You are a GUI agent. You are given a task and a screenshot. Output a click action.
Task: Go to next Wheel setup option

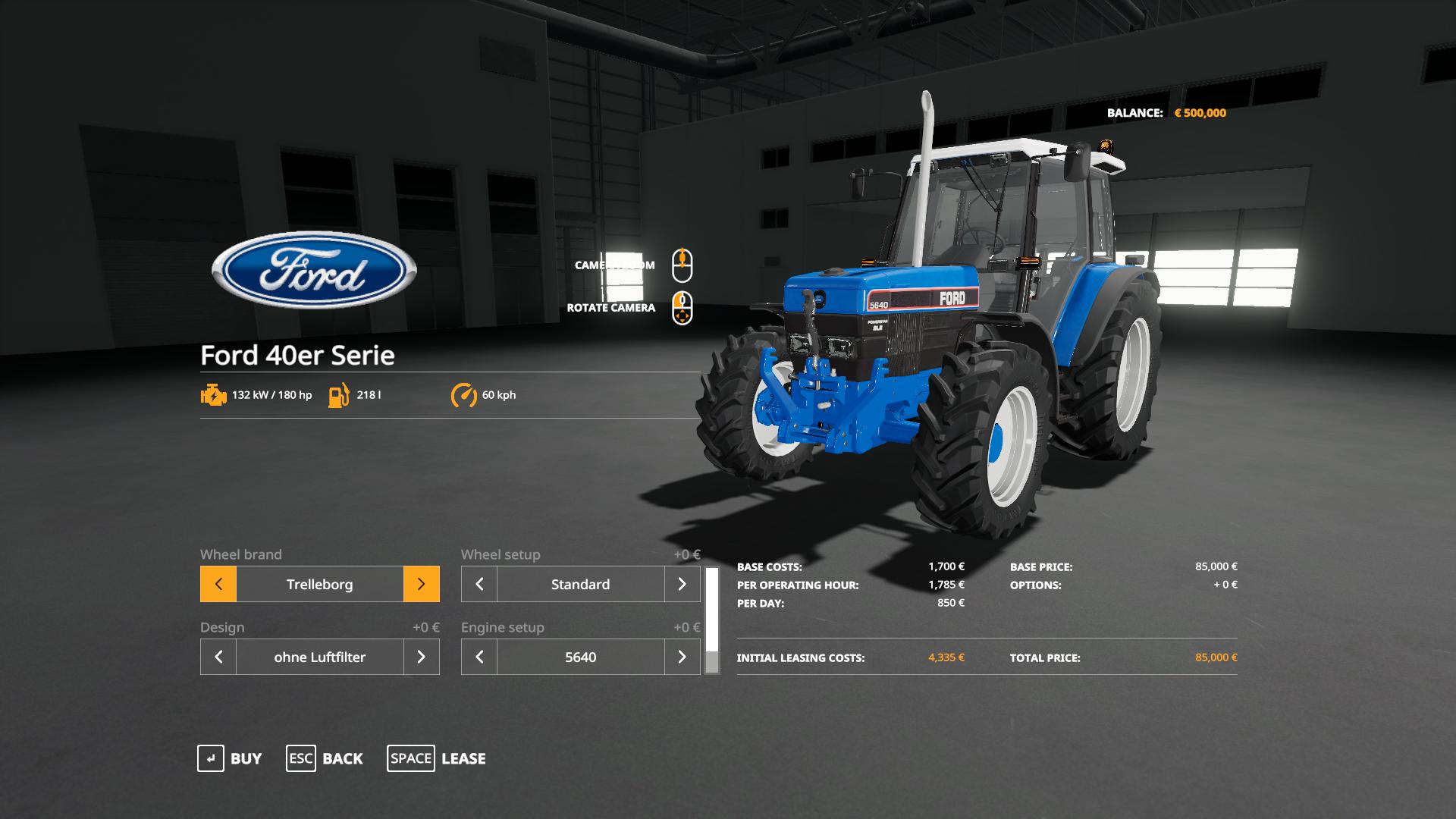682,584
